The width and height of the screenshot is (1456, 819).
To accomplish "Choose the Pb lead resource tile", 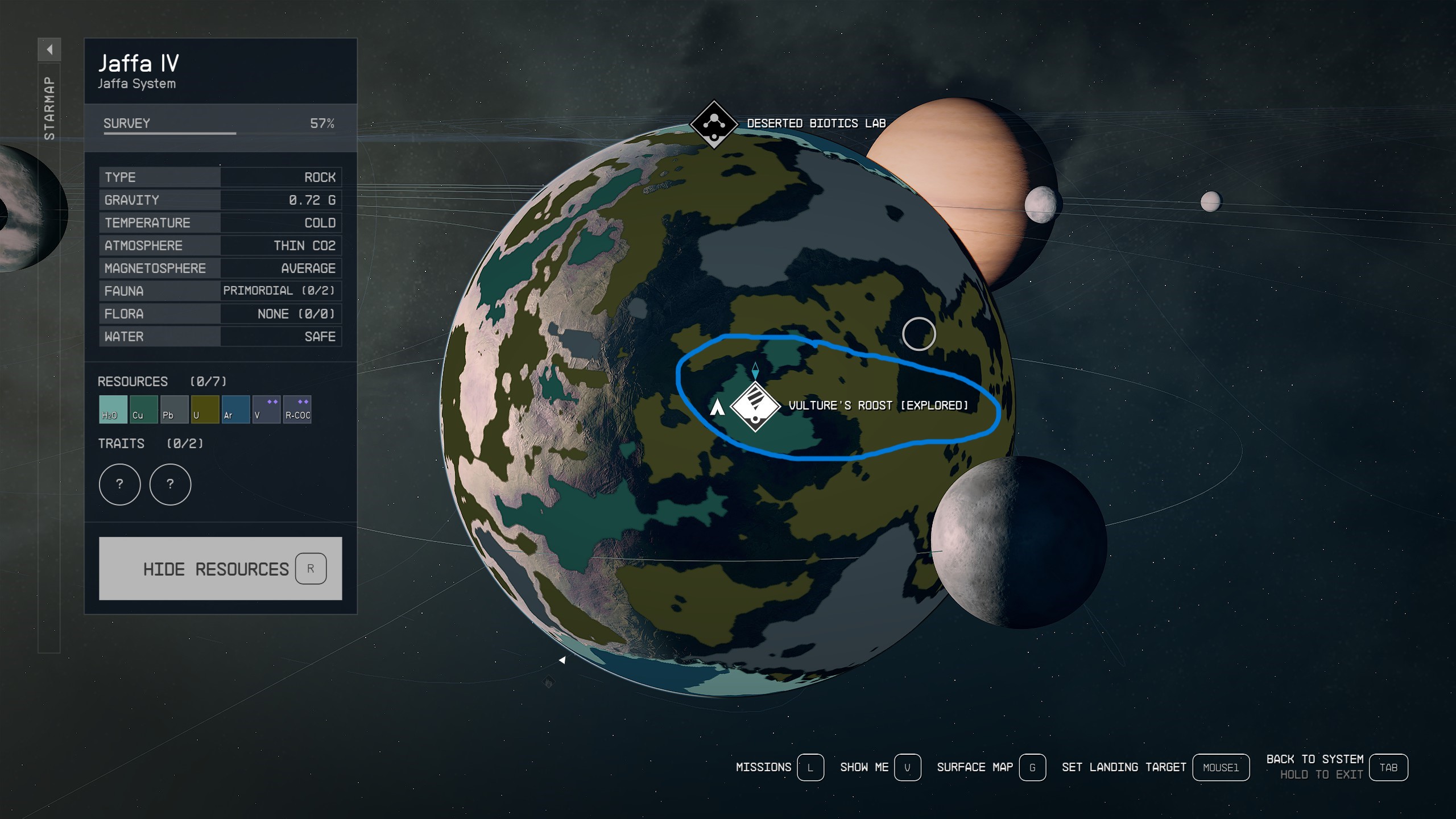I will (174, 409).
